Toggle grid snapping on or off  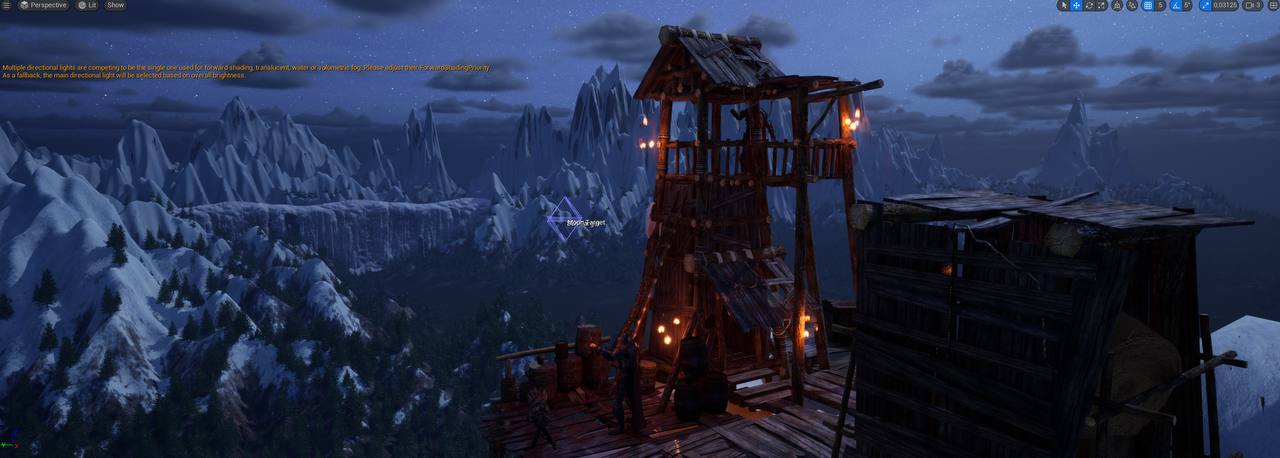pos(1148,5)
